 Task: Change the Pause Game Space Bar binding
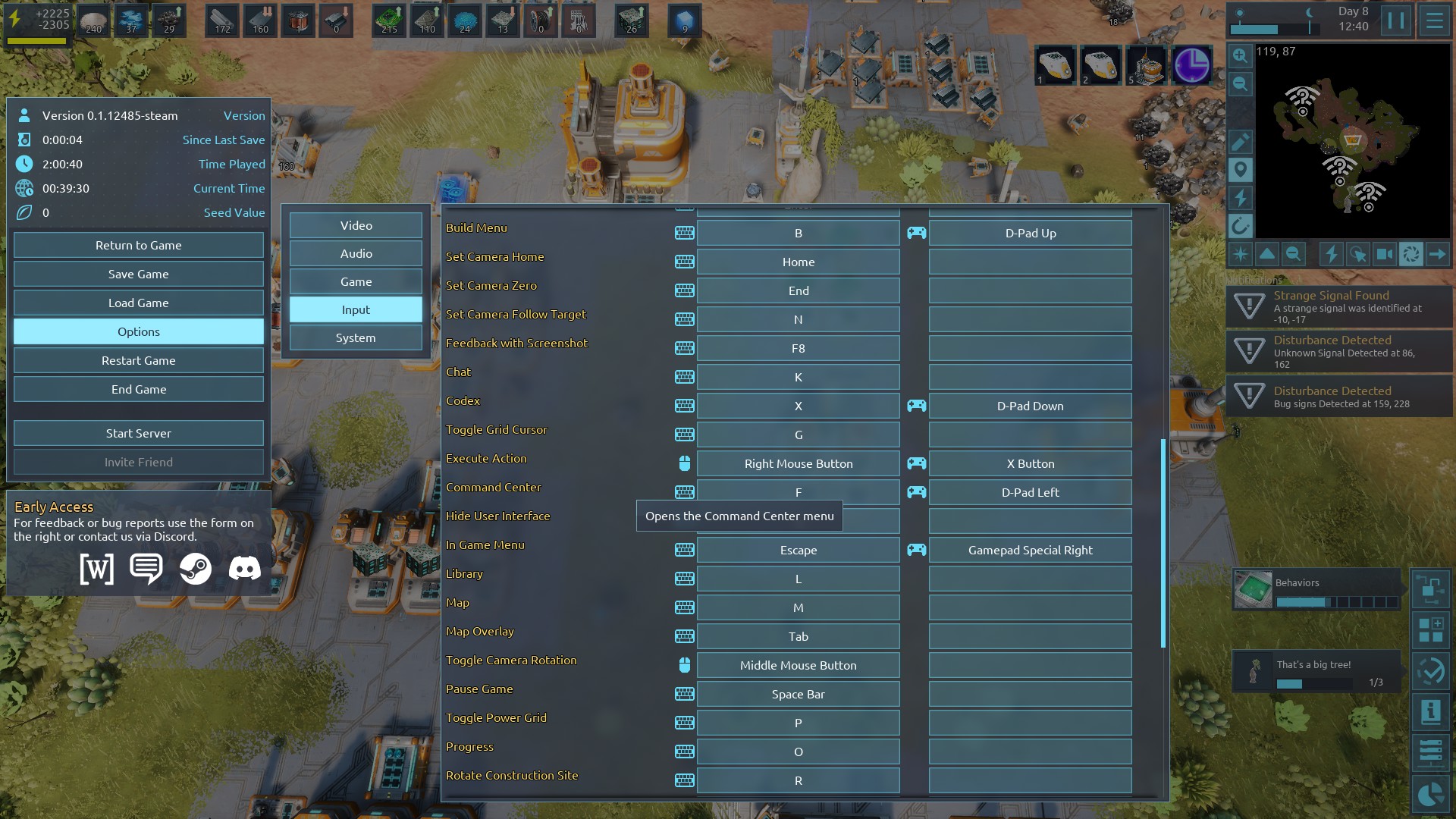point(798,695)
